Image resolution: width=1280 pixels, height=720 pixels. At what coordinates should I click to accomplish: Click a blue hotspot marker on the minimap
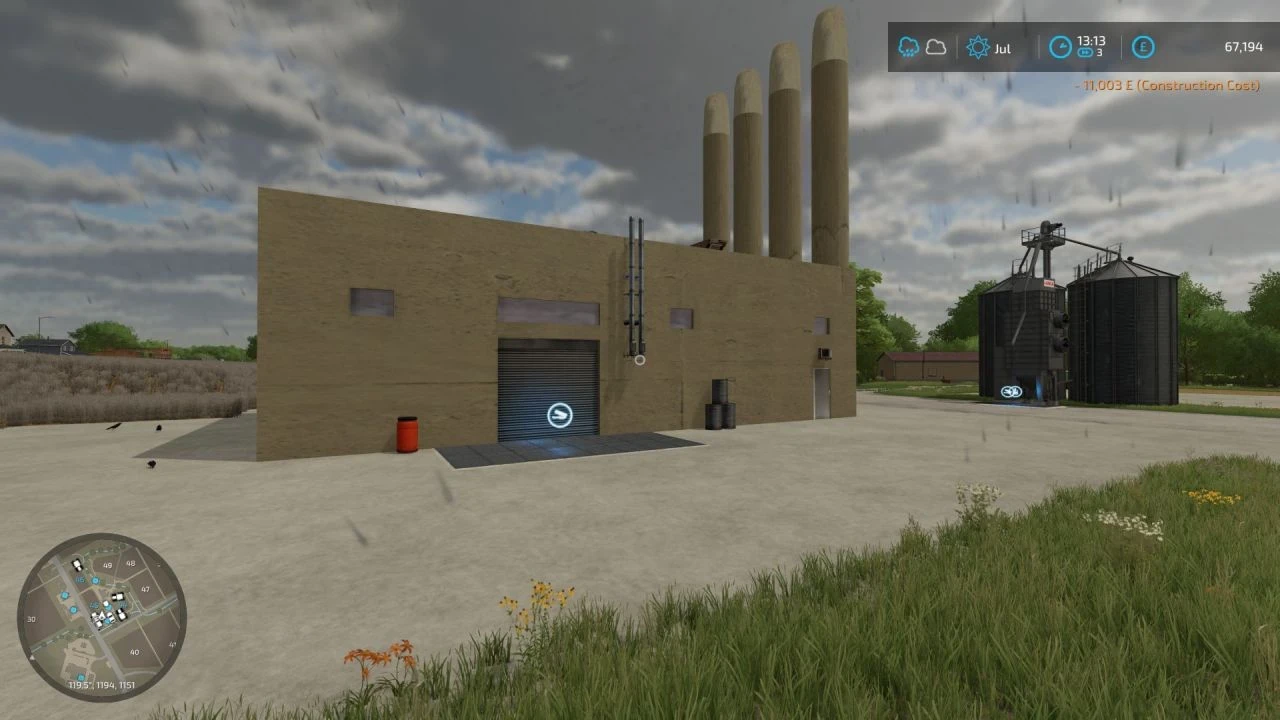[x=95, y=580]
